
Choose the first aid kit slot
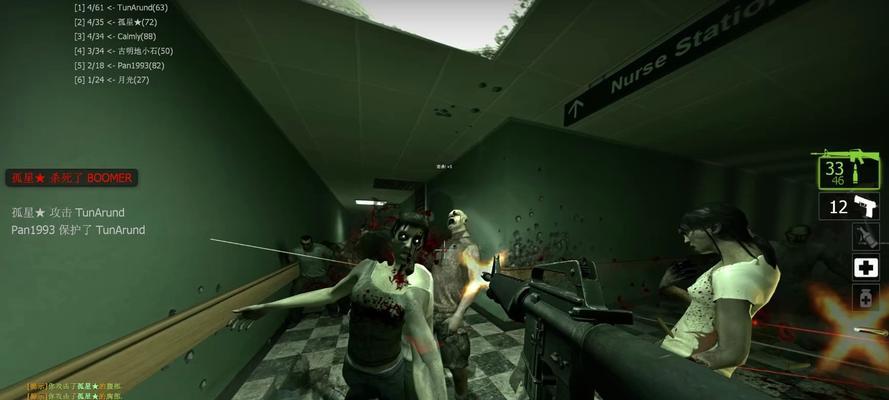tap(865, 267)
